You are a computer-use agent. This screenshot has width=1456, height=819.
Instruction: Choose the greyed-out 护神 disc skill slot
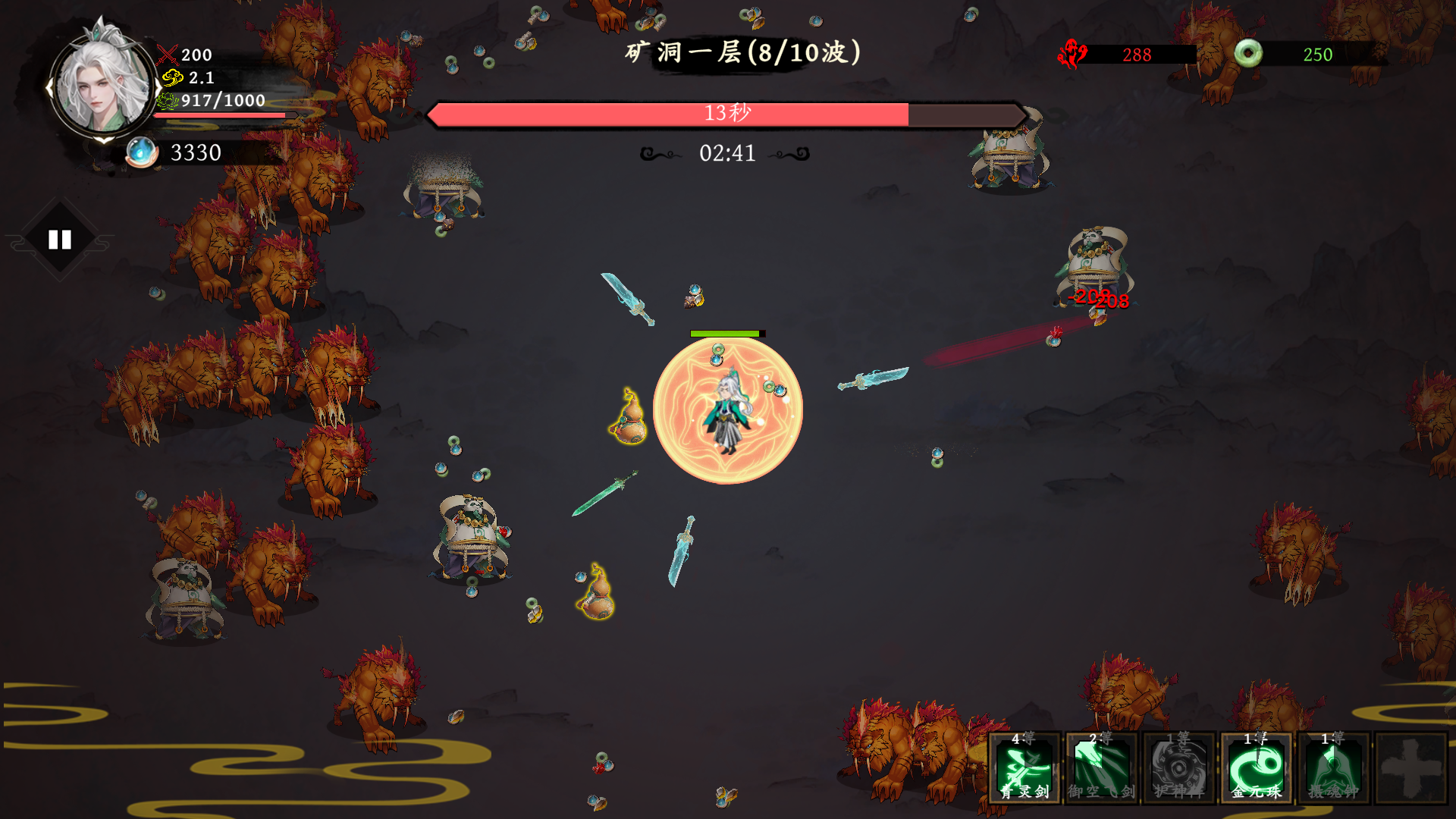pos(1179,767)
